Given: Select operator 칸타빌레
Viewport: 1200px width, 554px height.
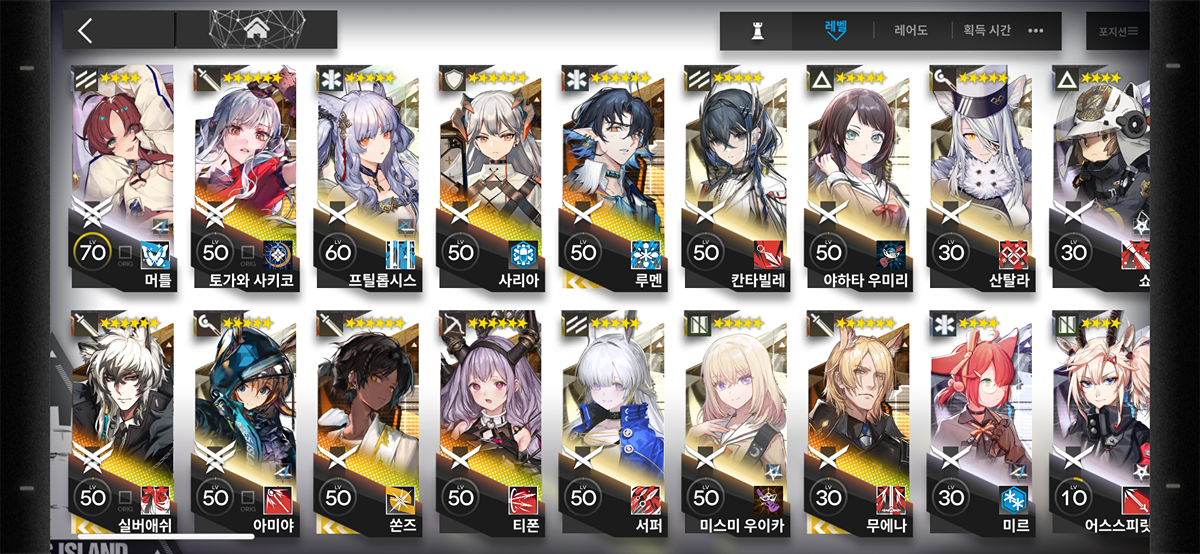Looking at the screenshot, I should [735, 178].
